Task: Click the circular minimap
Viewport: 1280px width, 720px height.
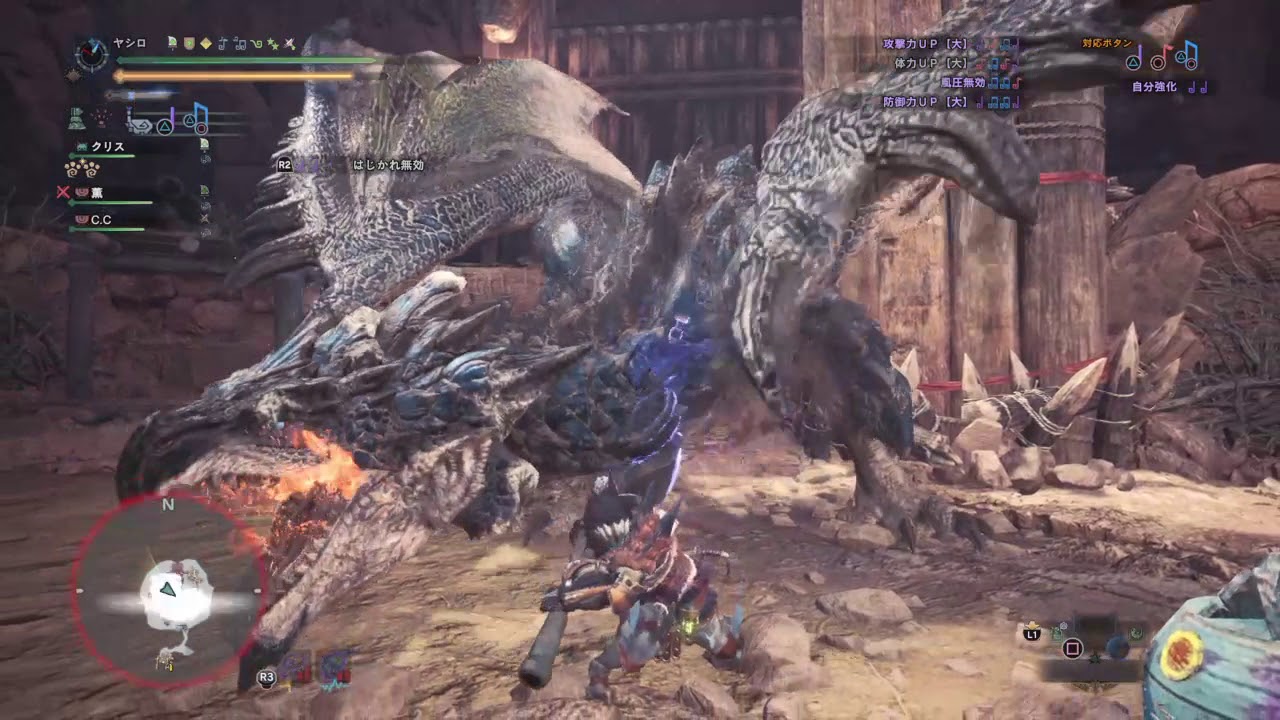Action: [168, 592]
